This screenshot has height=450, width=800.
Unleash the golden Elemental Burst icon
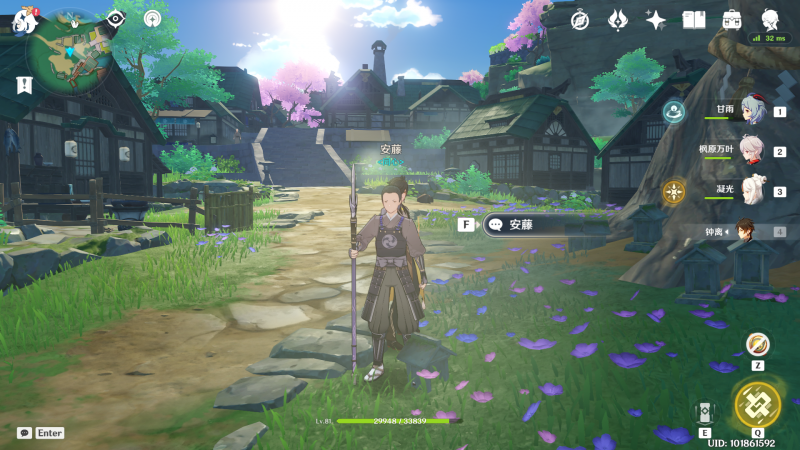(x=757, y=403)
